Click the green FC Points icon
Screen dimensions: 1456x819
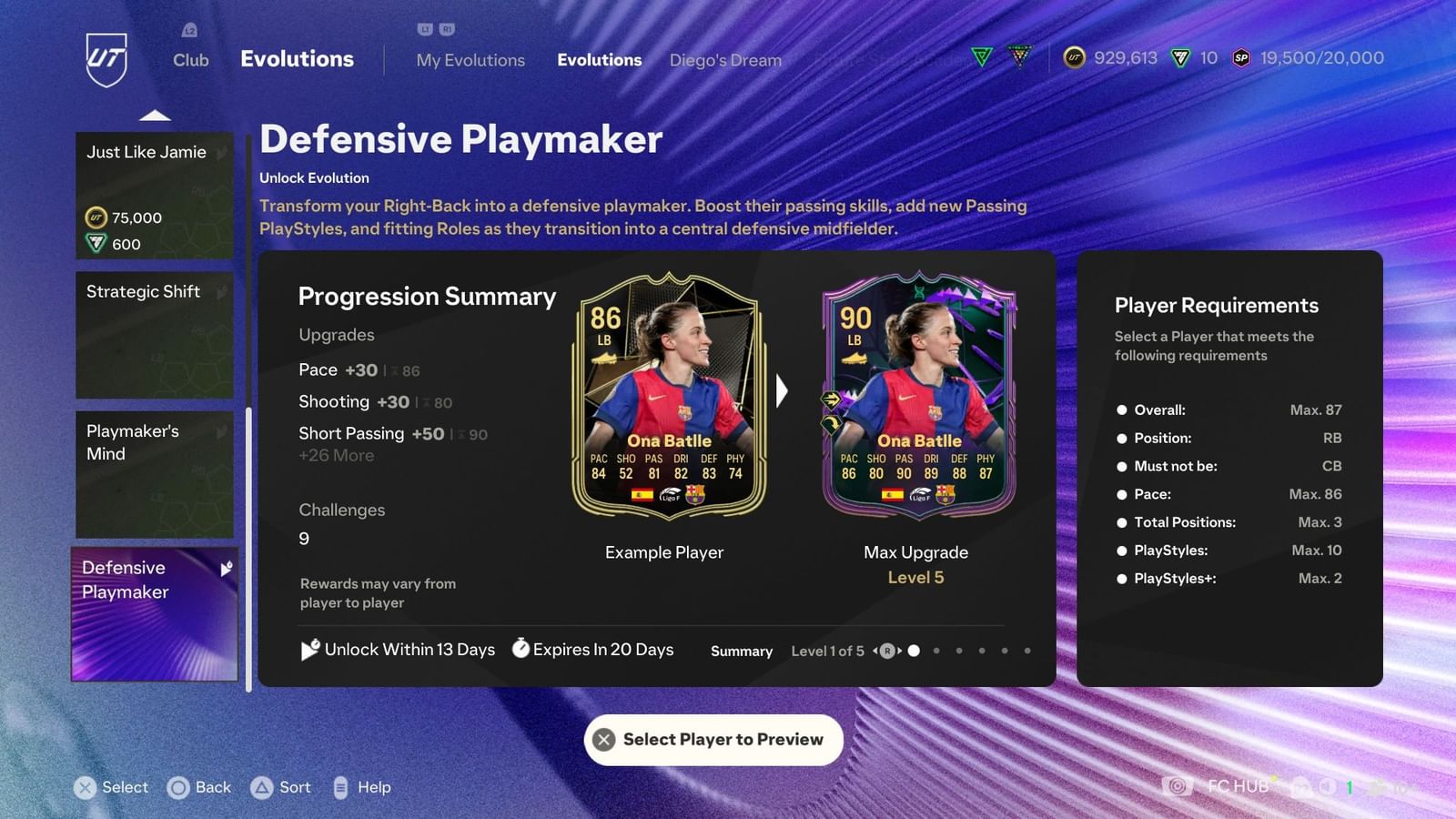click(x=1178, y=57)
